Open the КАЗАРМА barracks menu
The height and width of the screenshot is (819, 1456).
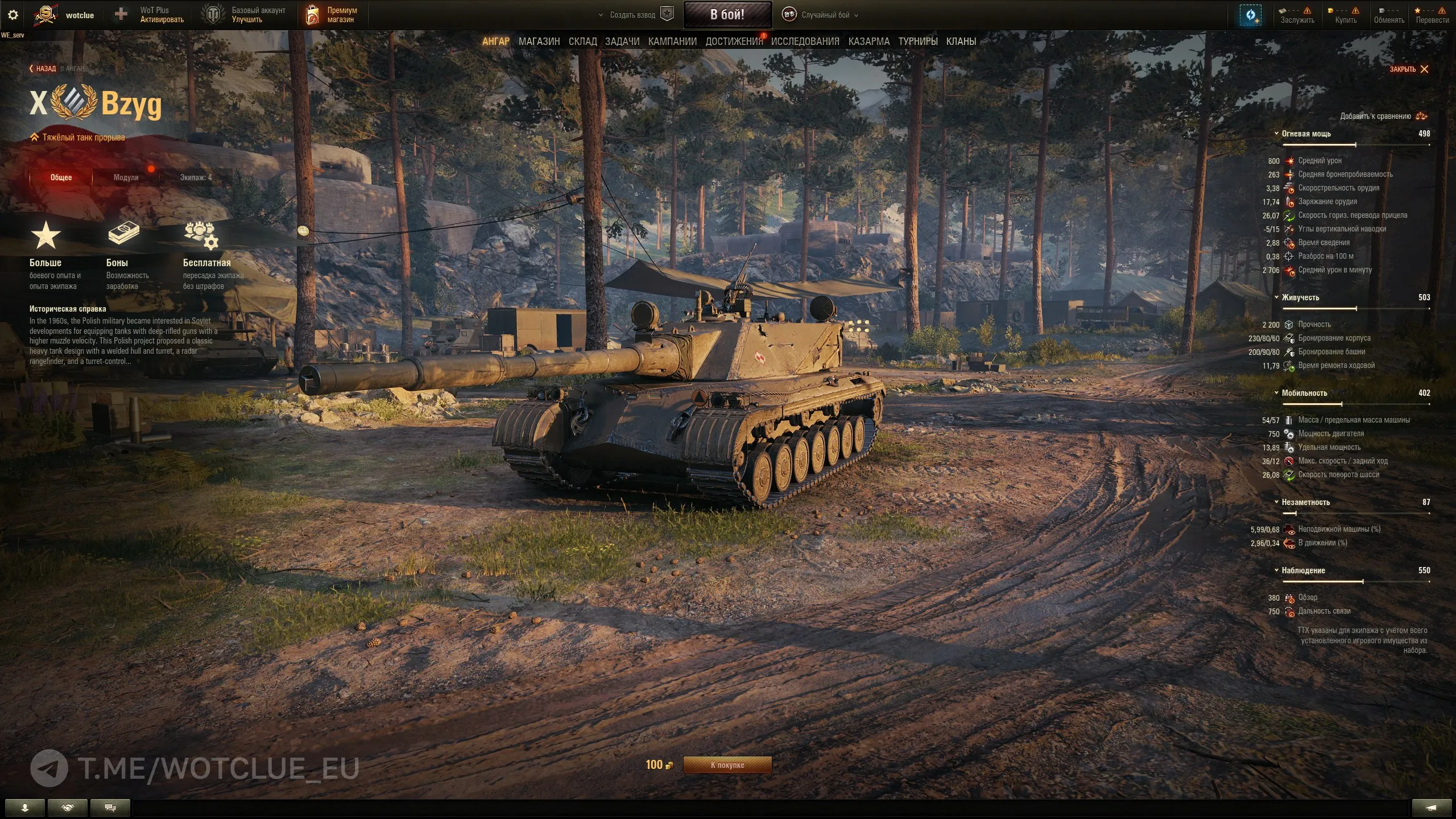[868, 42]
